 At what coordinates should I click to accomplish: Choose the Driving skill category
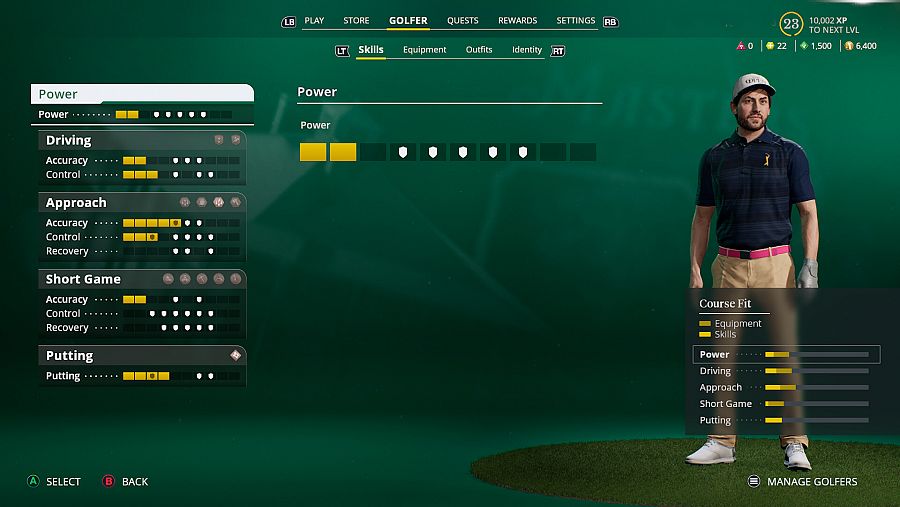[142, 140]
